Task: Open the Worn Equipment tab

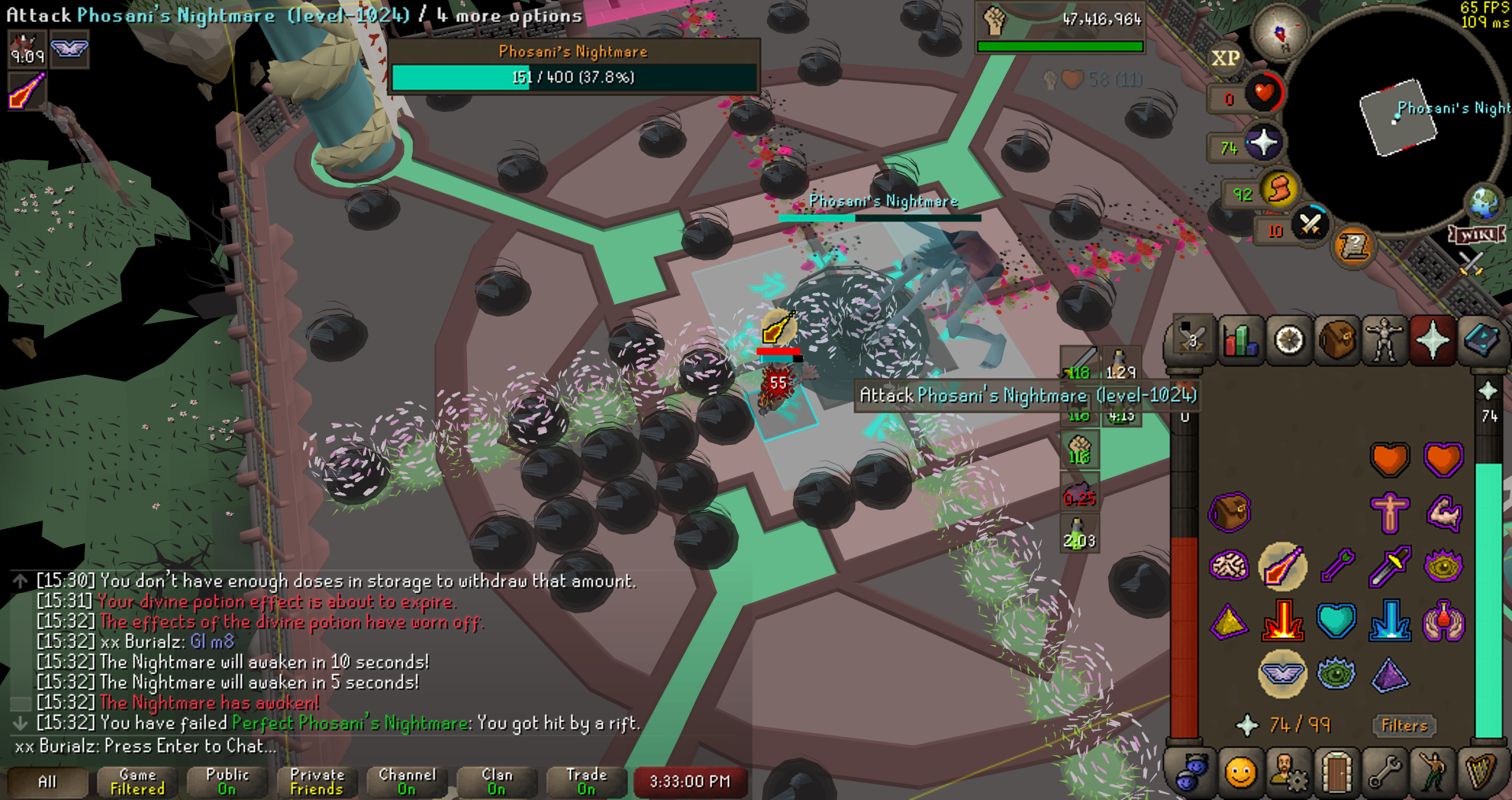Action: 1384,341
